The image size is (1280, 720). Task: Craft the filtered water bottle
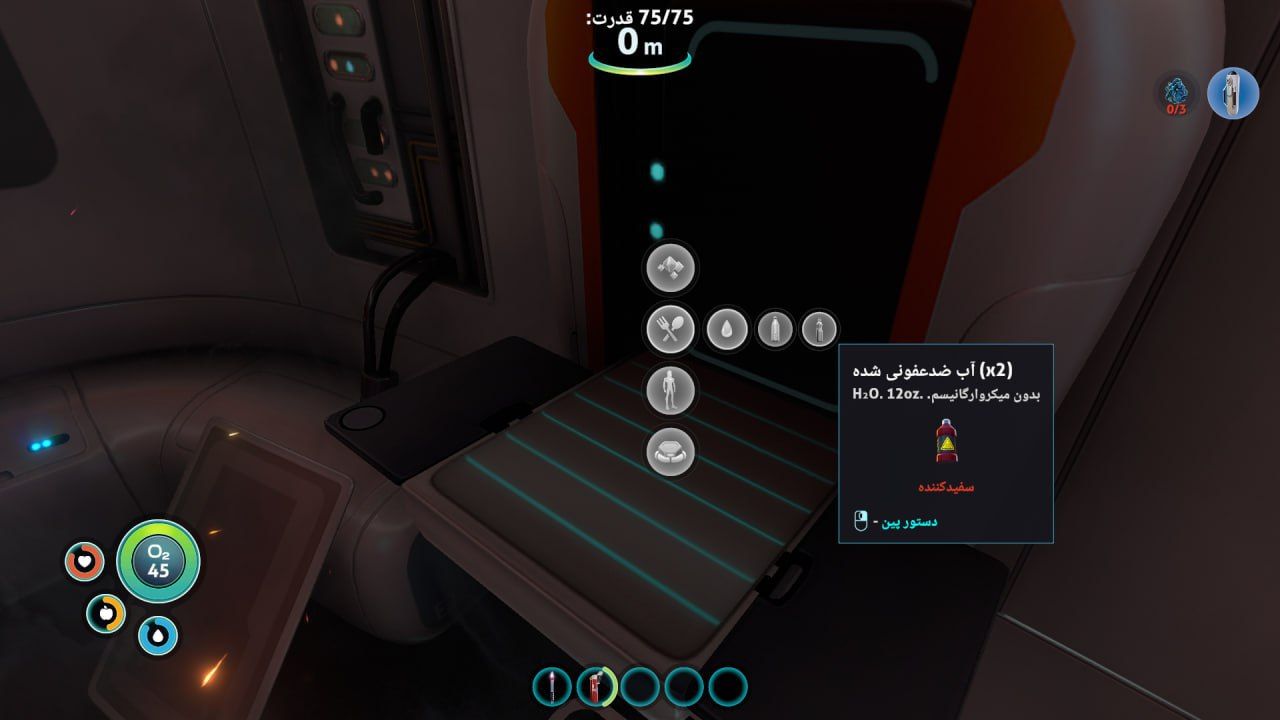775,328
